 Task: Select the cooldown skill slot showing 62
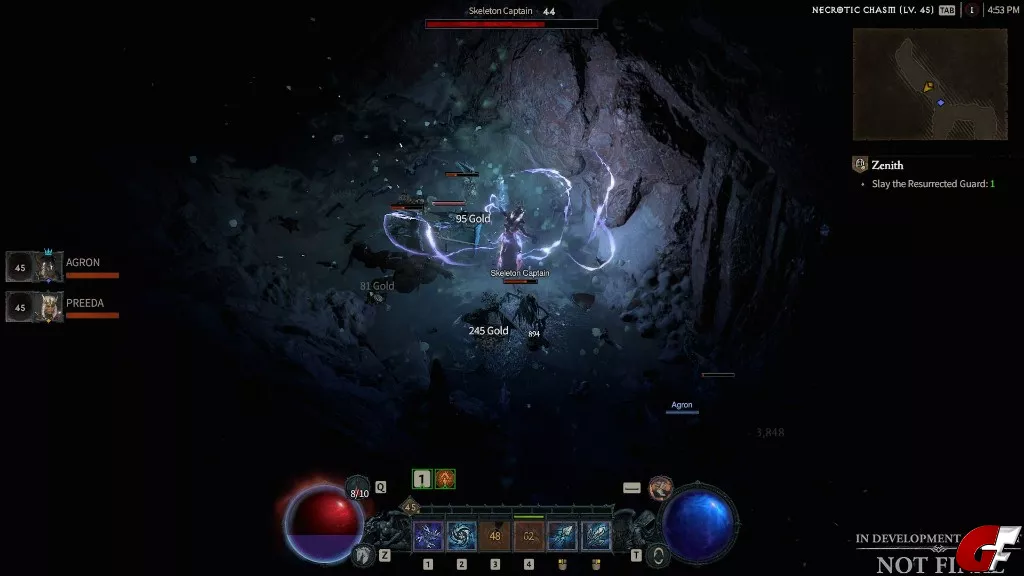click(x=529, y=536)
